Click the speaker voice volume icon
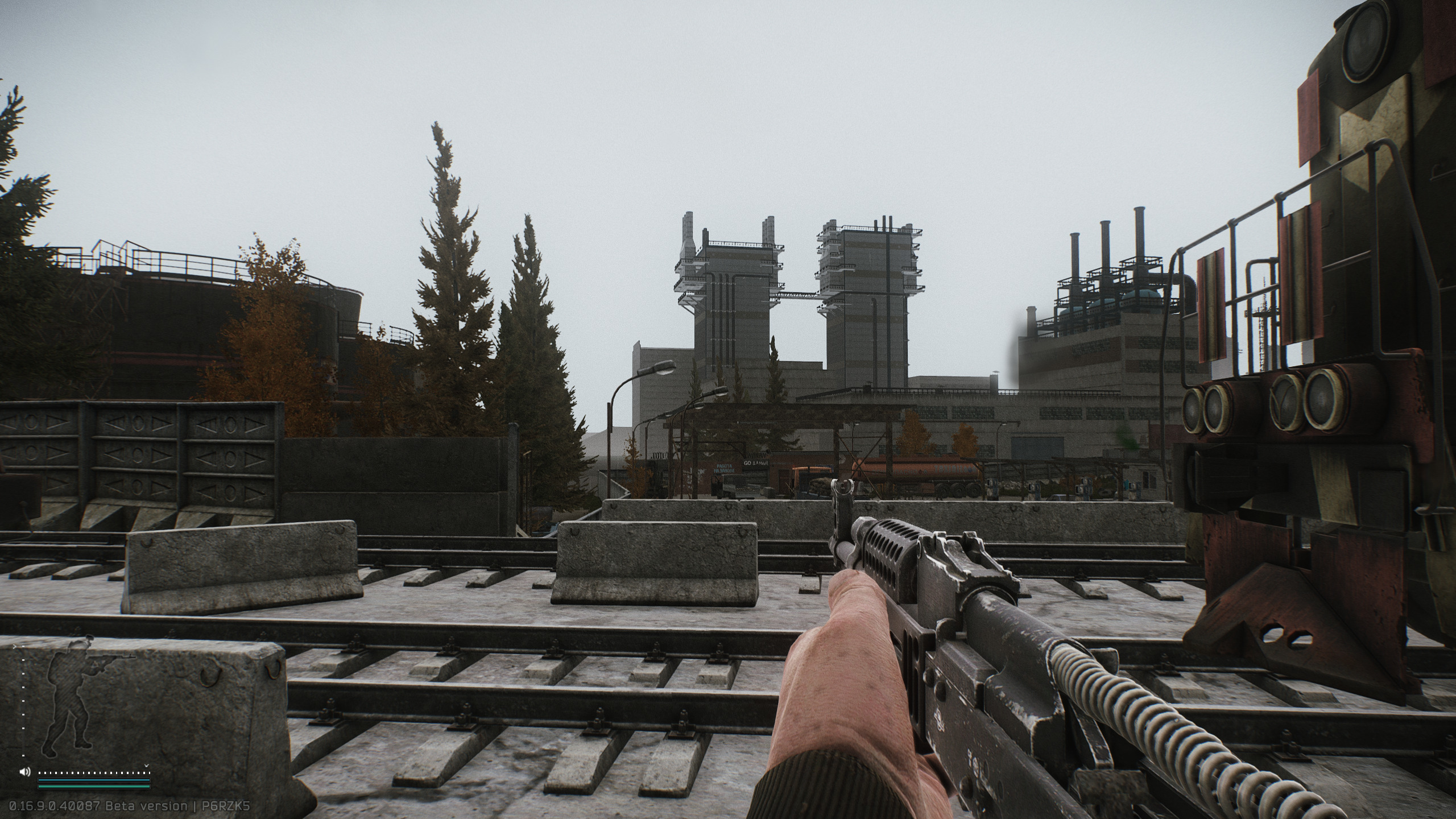Image resolution: width=1456 pixels, height=819 pixels. pos(24,772)
